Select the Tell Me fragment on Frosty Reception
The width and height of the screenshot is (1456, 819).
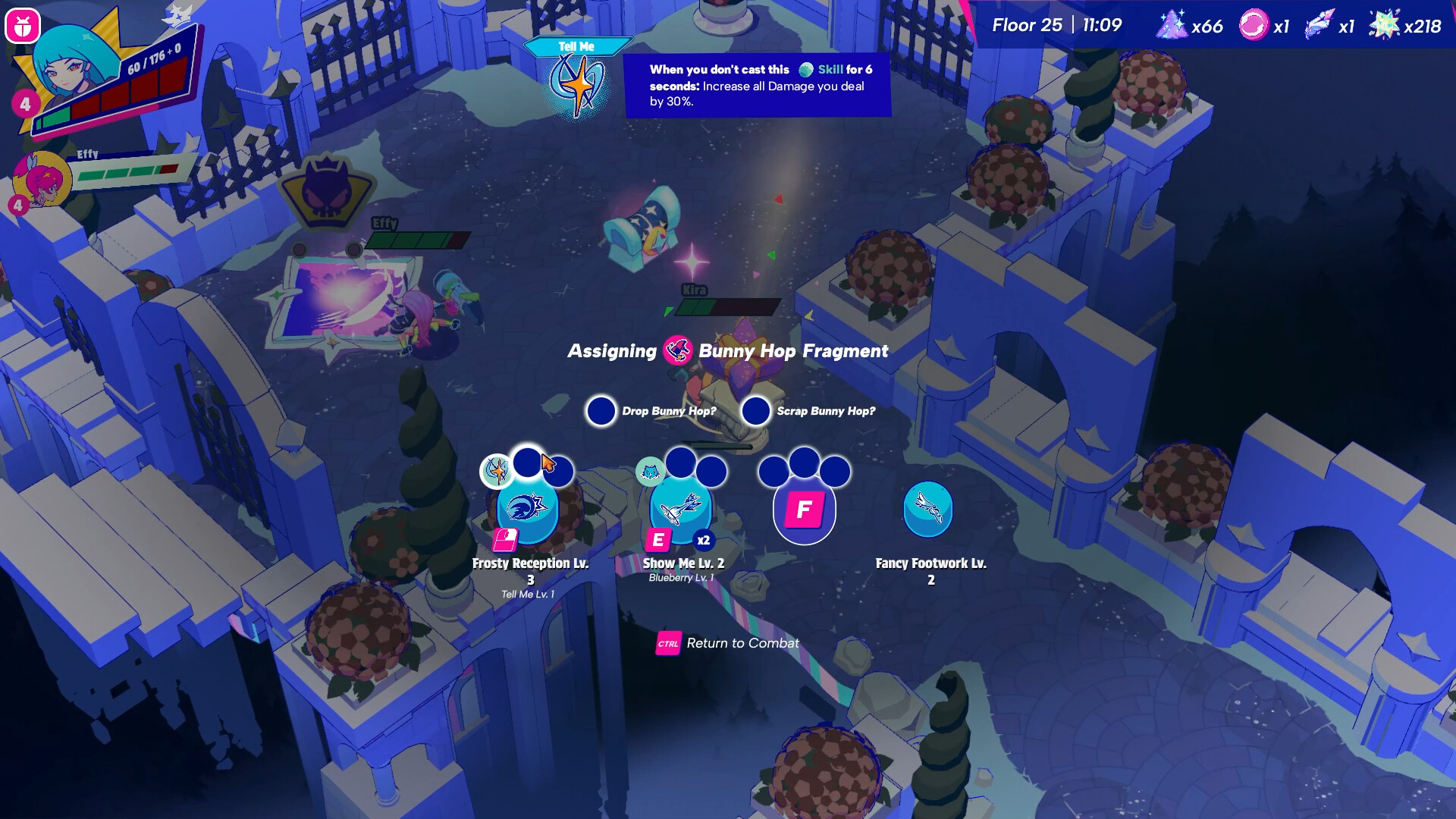[x=497, y=471]
